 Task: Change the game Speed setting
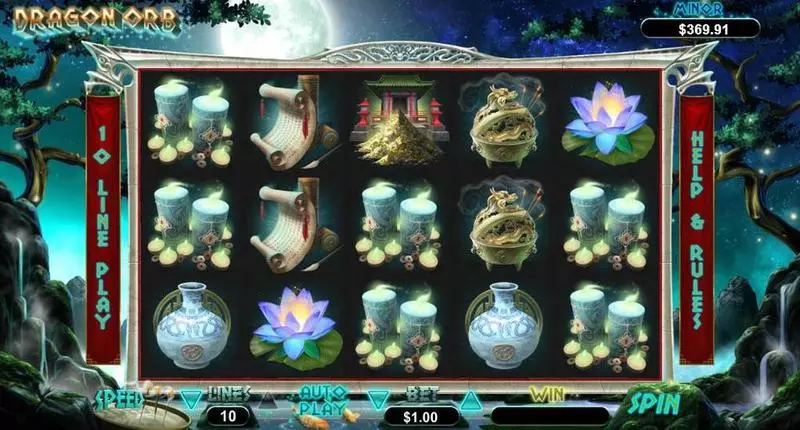[x=120, y=397]
